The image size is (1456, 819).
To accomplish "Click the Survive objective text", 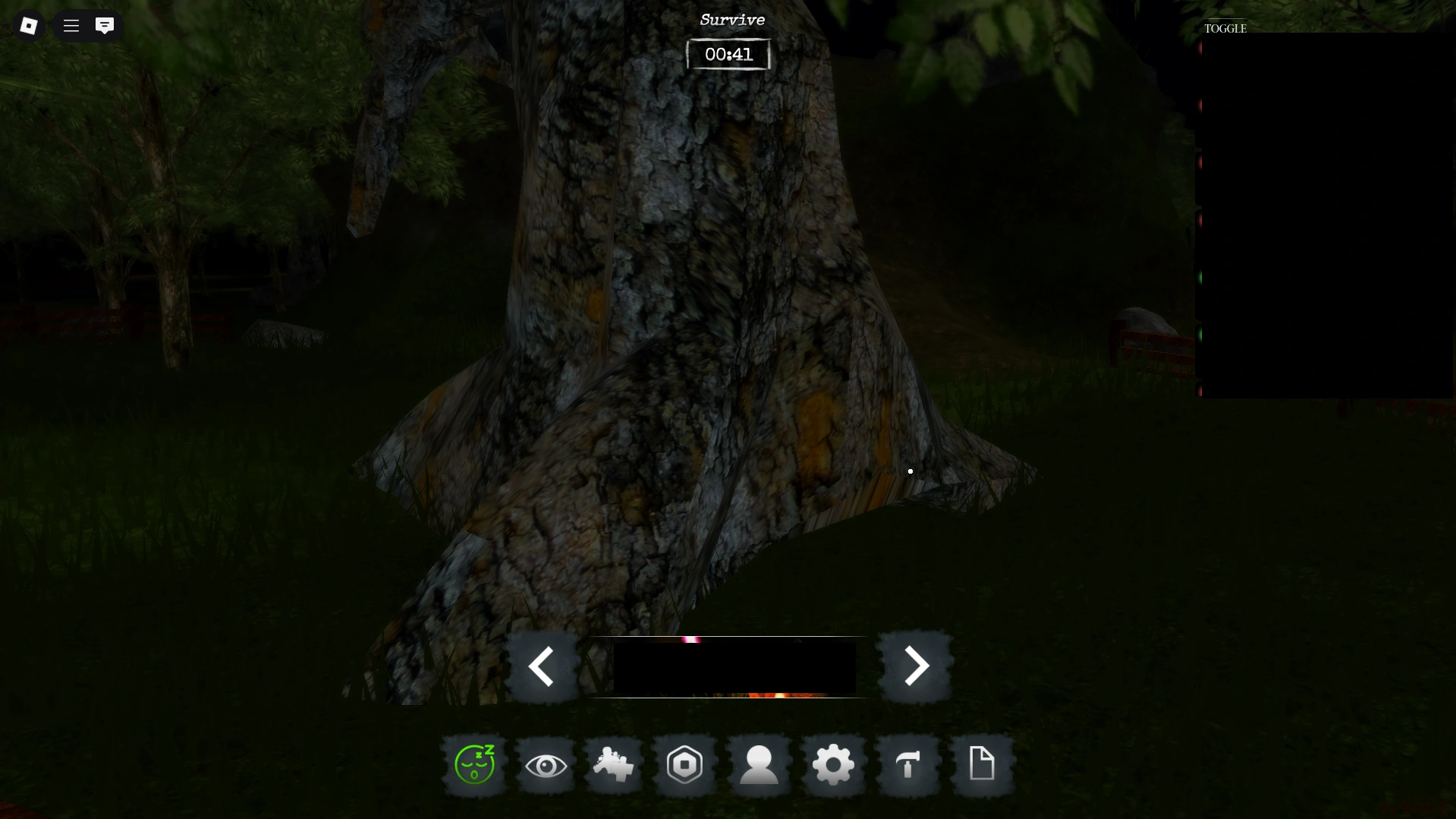I will [731, 19].
